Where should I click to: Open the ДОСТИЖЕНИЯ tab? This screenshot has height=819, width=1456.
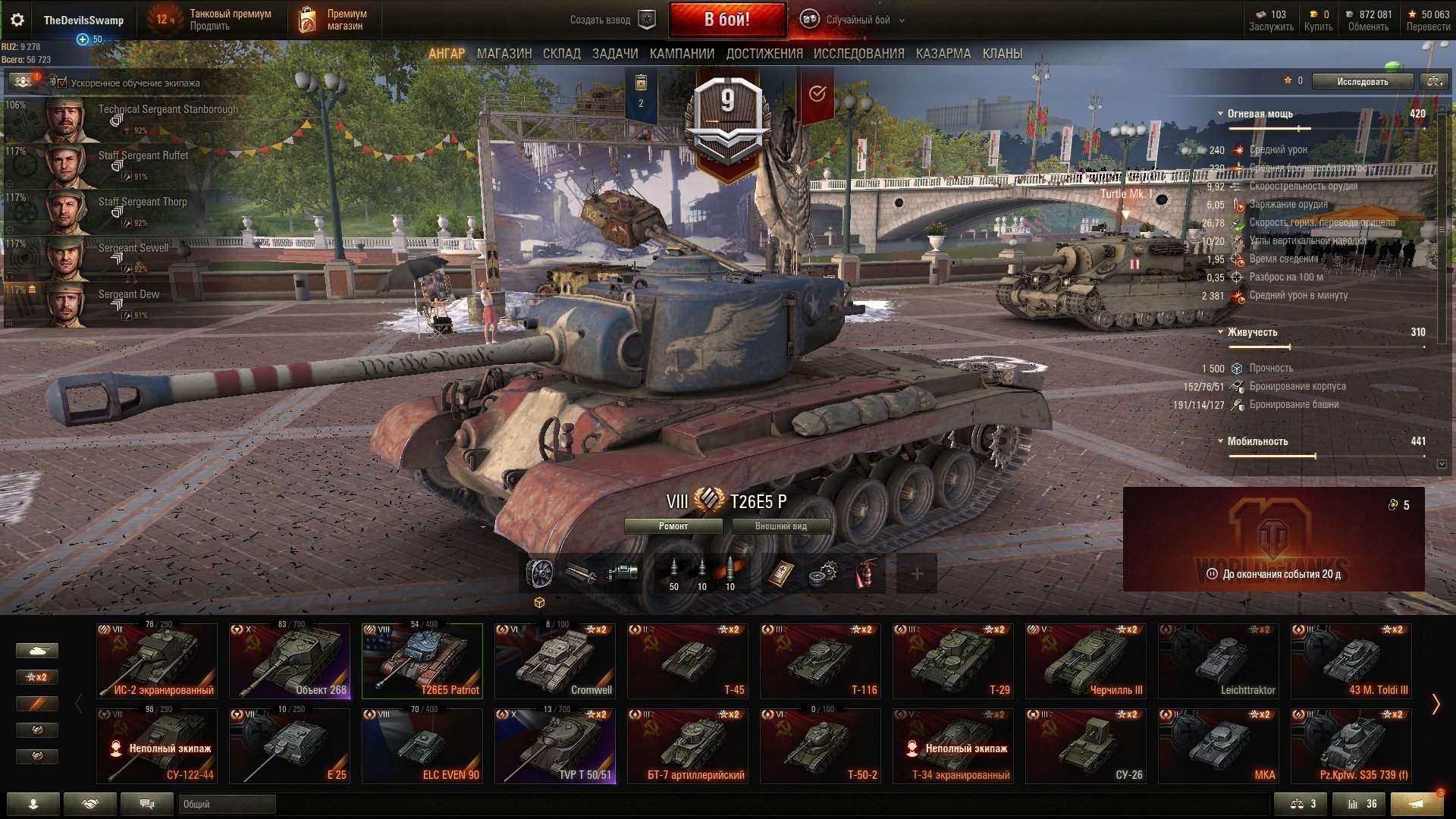(x=764, y=54)
